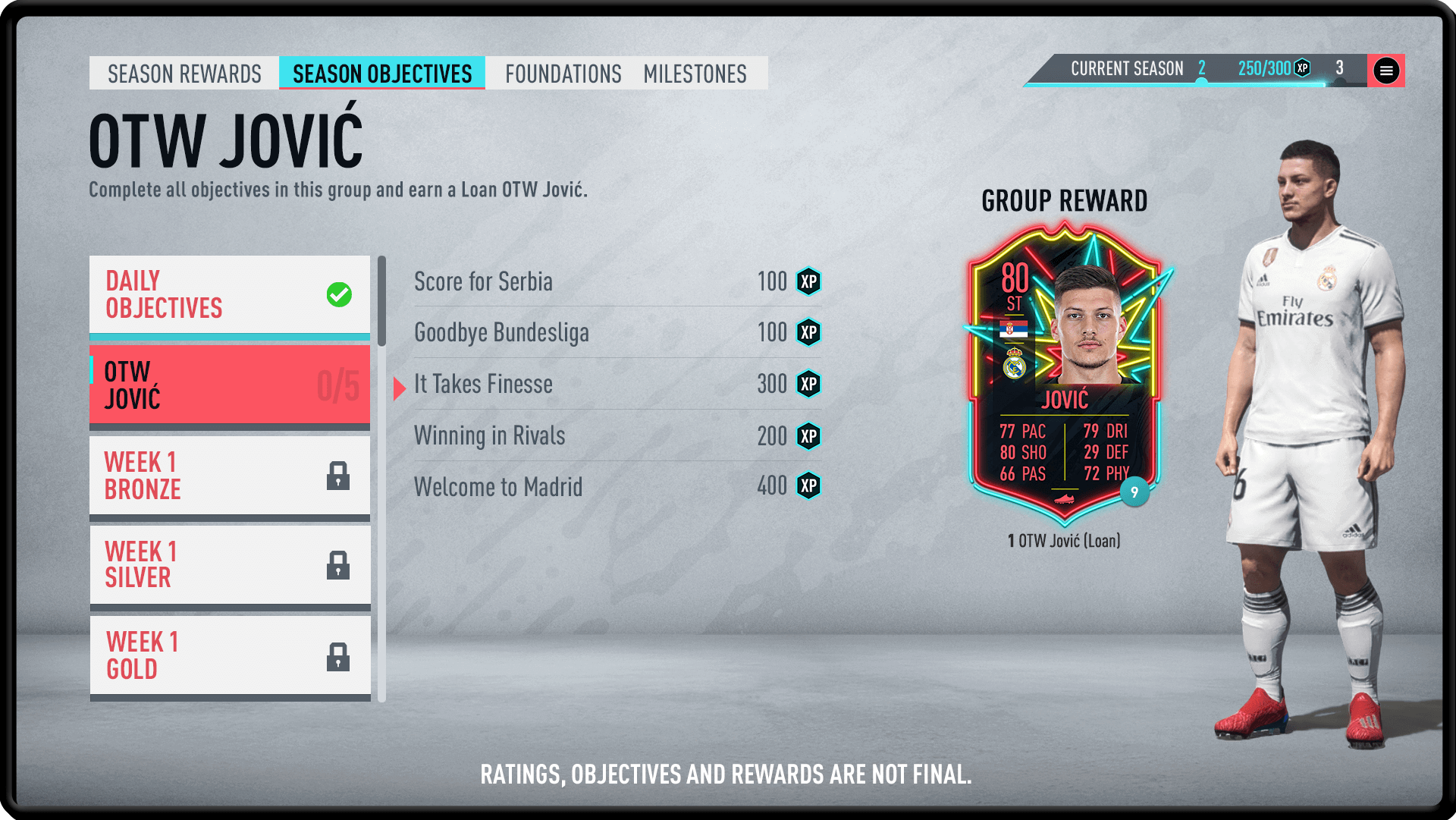The width and height of the screenshot is (1456, 820).
Task: Select the Goodbye Bundesliga objective
Action: [x=617, y=332]
